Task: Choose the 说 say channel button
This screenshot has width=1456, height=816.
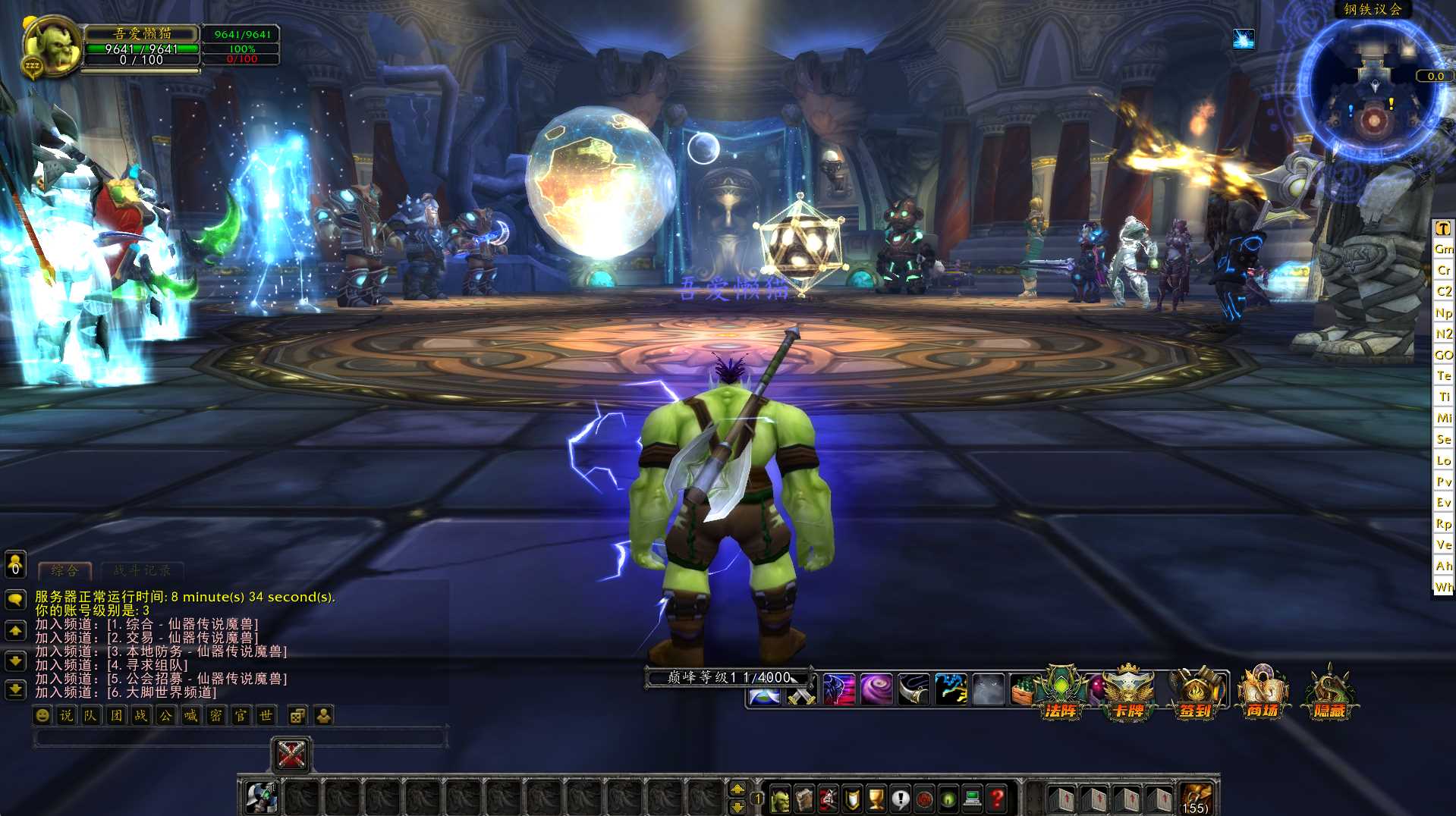Action: pyautogui.click(x=67, y=715)
